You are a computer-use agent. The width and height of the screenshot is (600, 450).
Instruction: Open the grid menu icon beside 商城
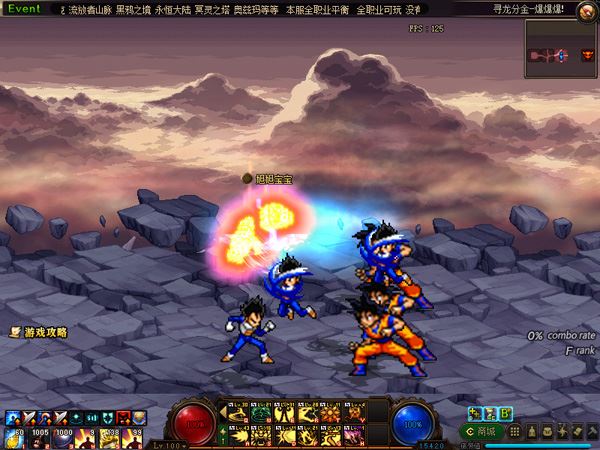[517, 431]
